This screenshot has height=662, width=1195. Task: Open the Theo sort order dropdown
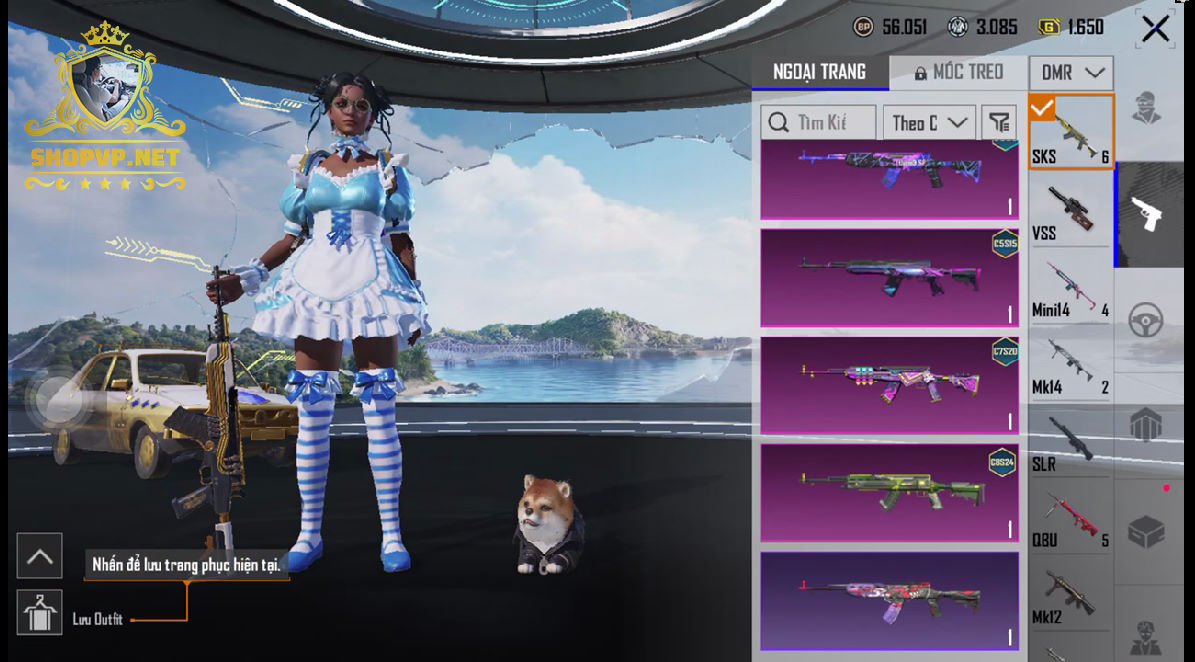(x=929, y=123)
